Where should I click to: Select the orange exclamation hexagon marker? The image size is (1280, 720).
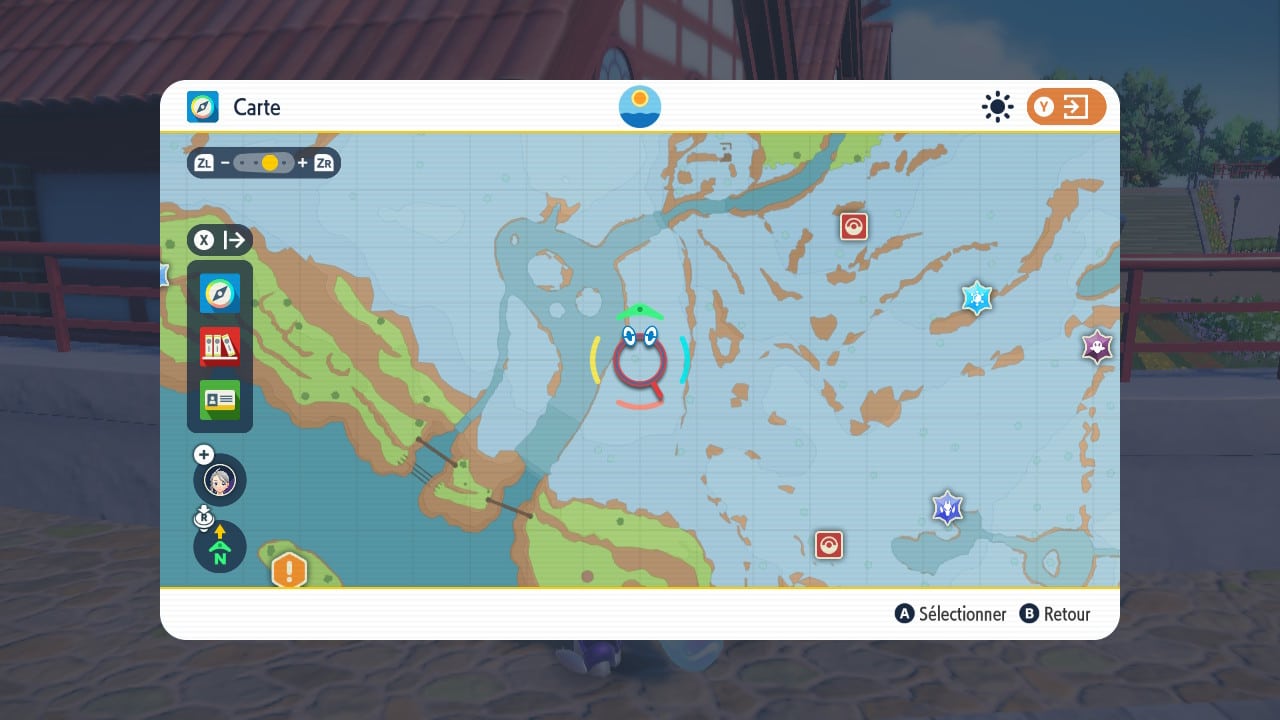pos(290,571)
